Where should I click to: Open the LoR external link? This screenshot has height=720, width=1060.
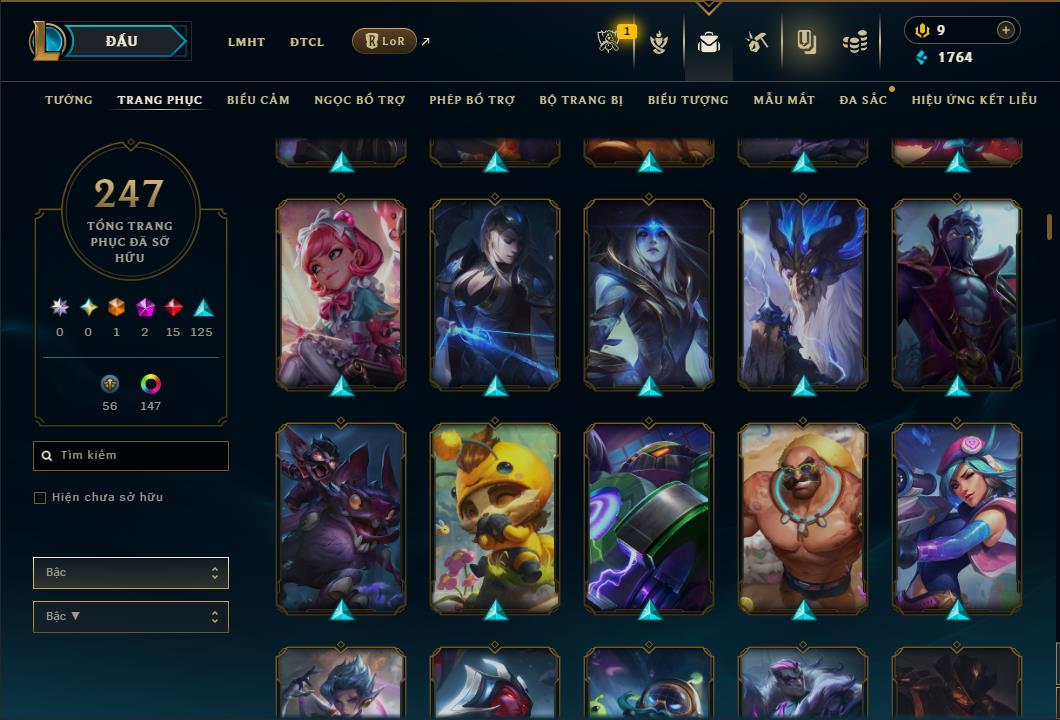tap(385, 42)
